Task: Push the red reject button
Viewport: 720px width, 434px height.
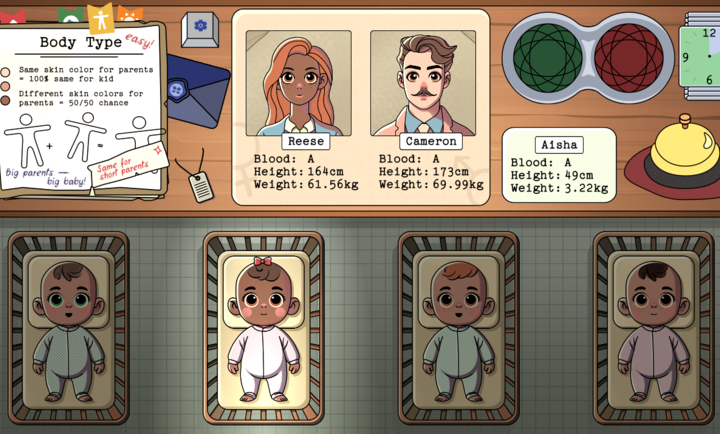Action: point(628,55)
